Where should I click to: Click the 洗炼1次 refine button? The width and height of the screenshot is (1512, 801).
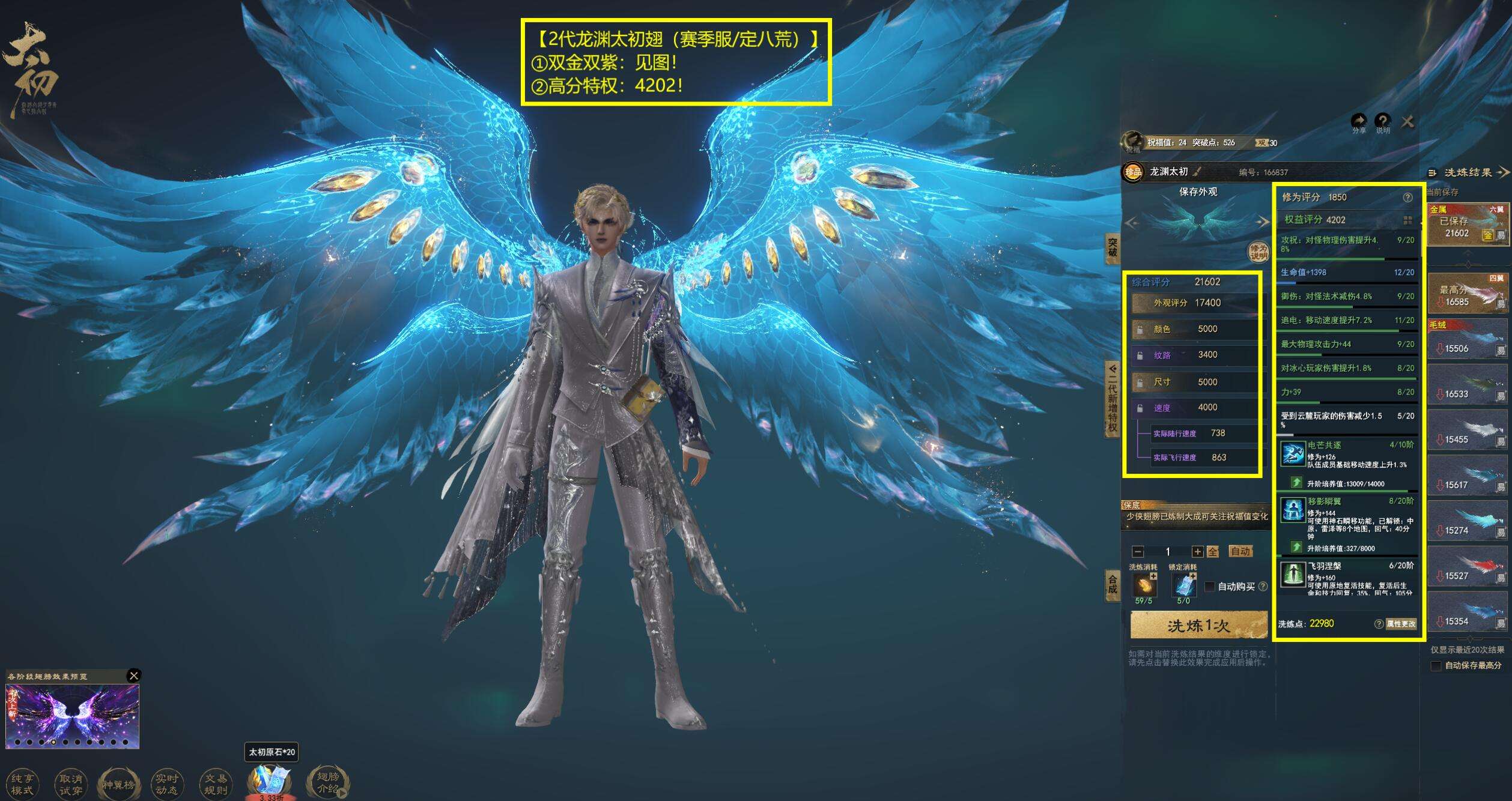(x=1198, y=626)
